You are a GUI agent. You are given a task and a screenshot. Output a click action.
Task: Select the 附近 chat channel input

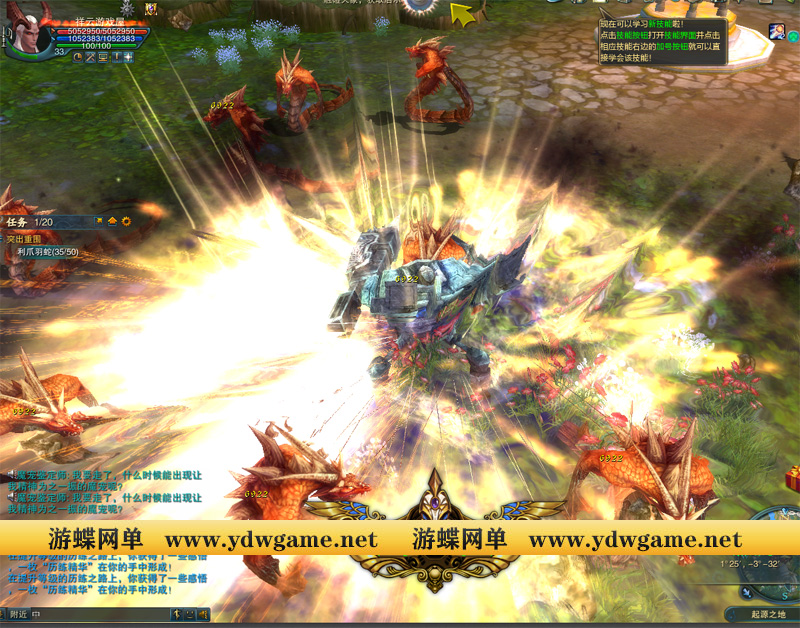click(x=18, y=614)
